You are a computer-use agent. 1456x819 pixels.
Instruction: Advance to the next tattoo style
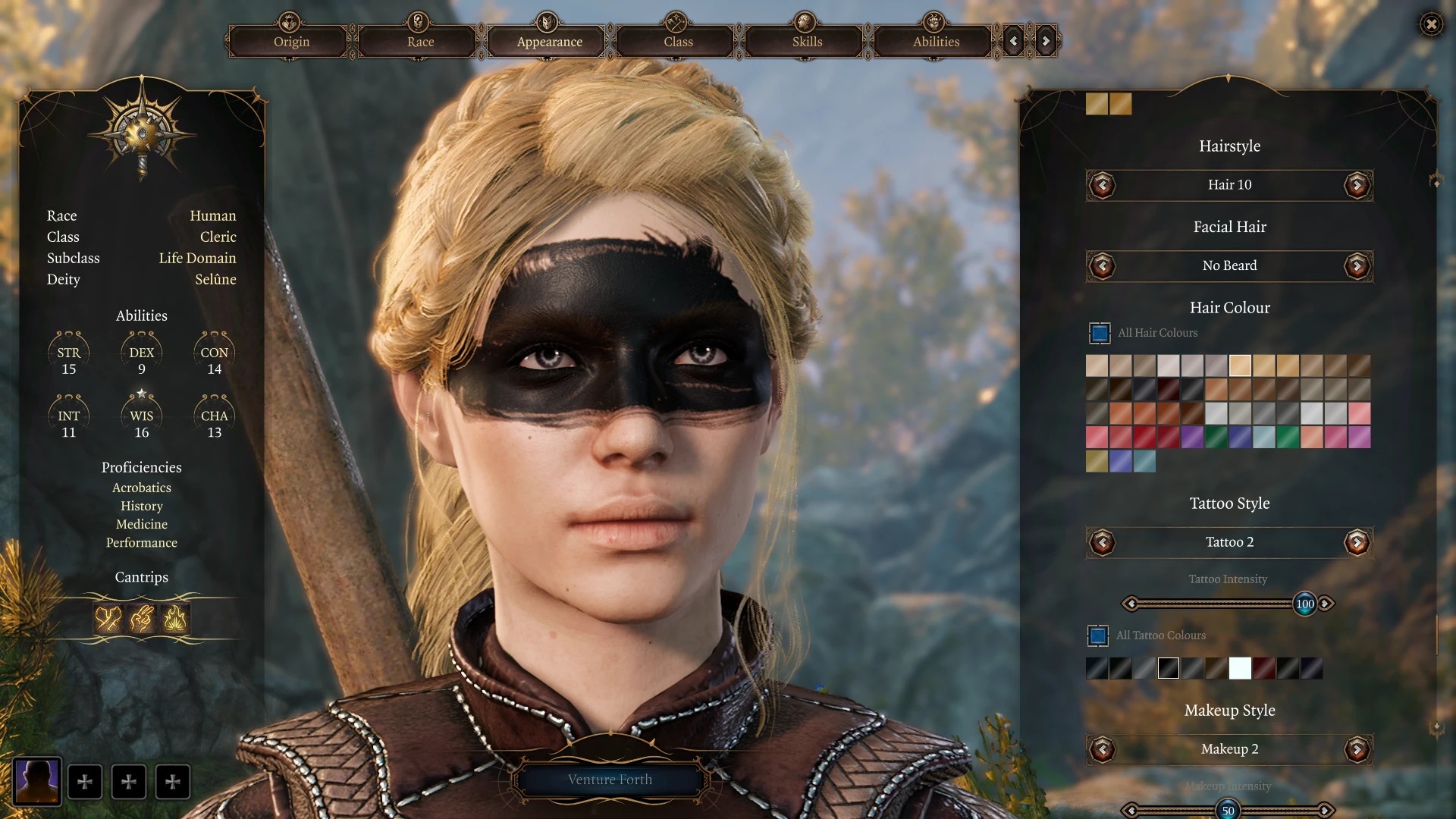point(1357,542)
